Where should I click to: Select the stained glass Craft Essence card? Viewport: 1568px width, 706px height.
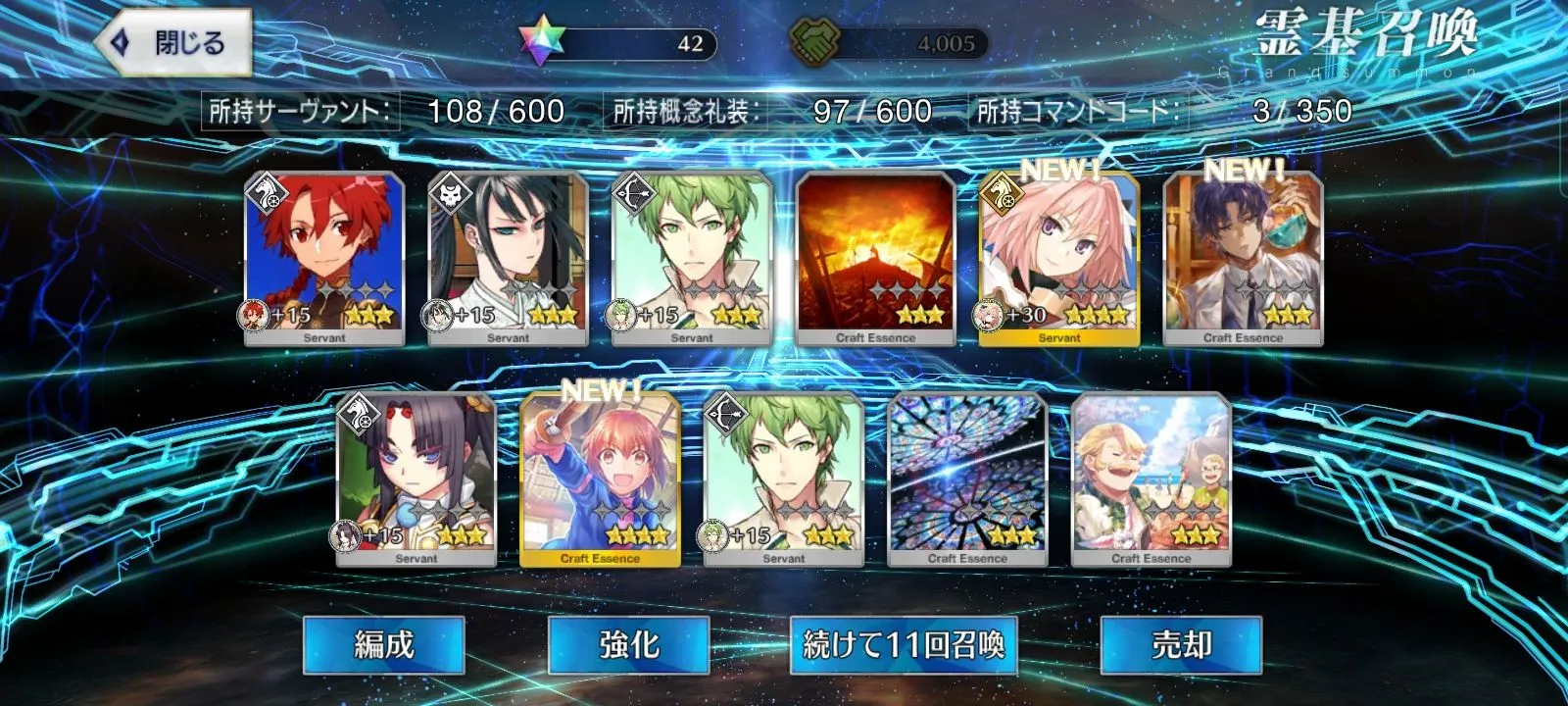point(967,479)
